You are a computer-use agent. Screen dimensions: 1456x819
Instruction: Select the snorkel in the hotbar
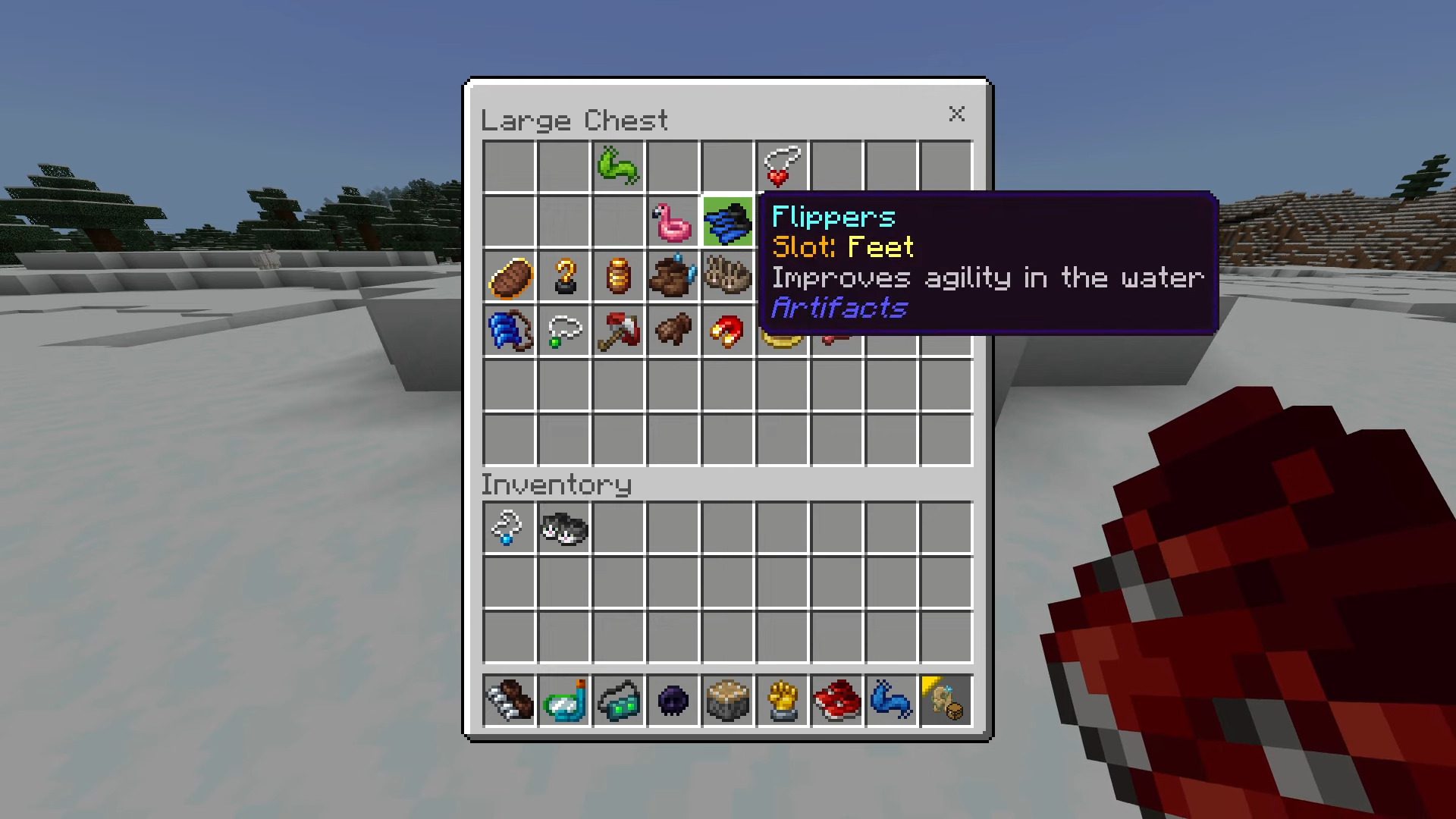(x=564, y=701)
